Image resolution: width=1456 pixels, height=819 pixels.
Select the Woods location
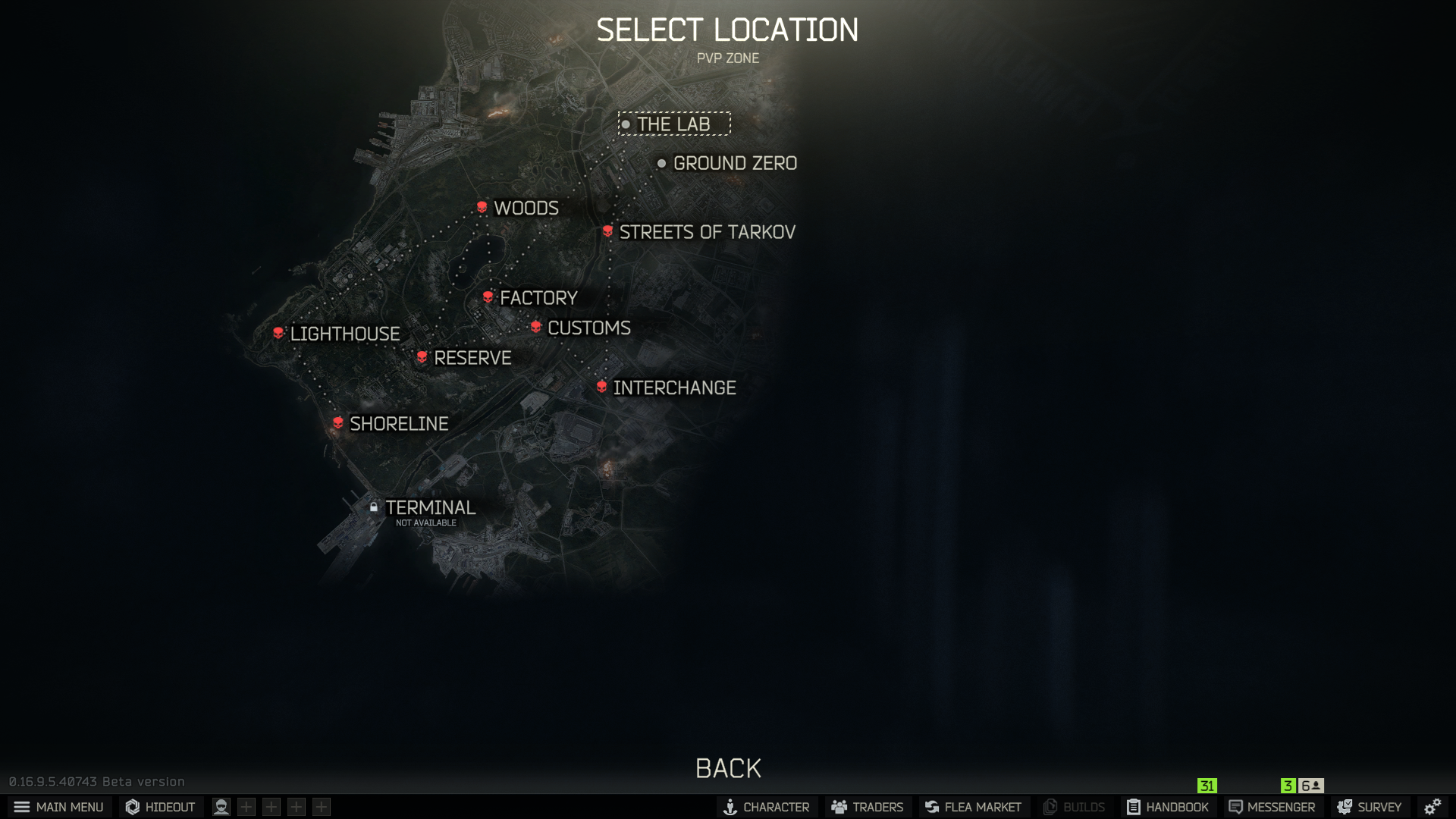tap(525, 208)
